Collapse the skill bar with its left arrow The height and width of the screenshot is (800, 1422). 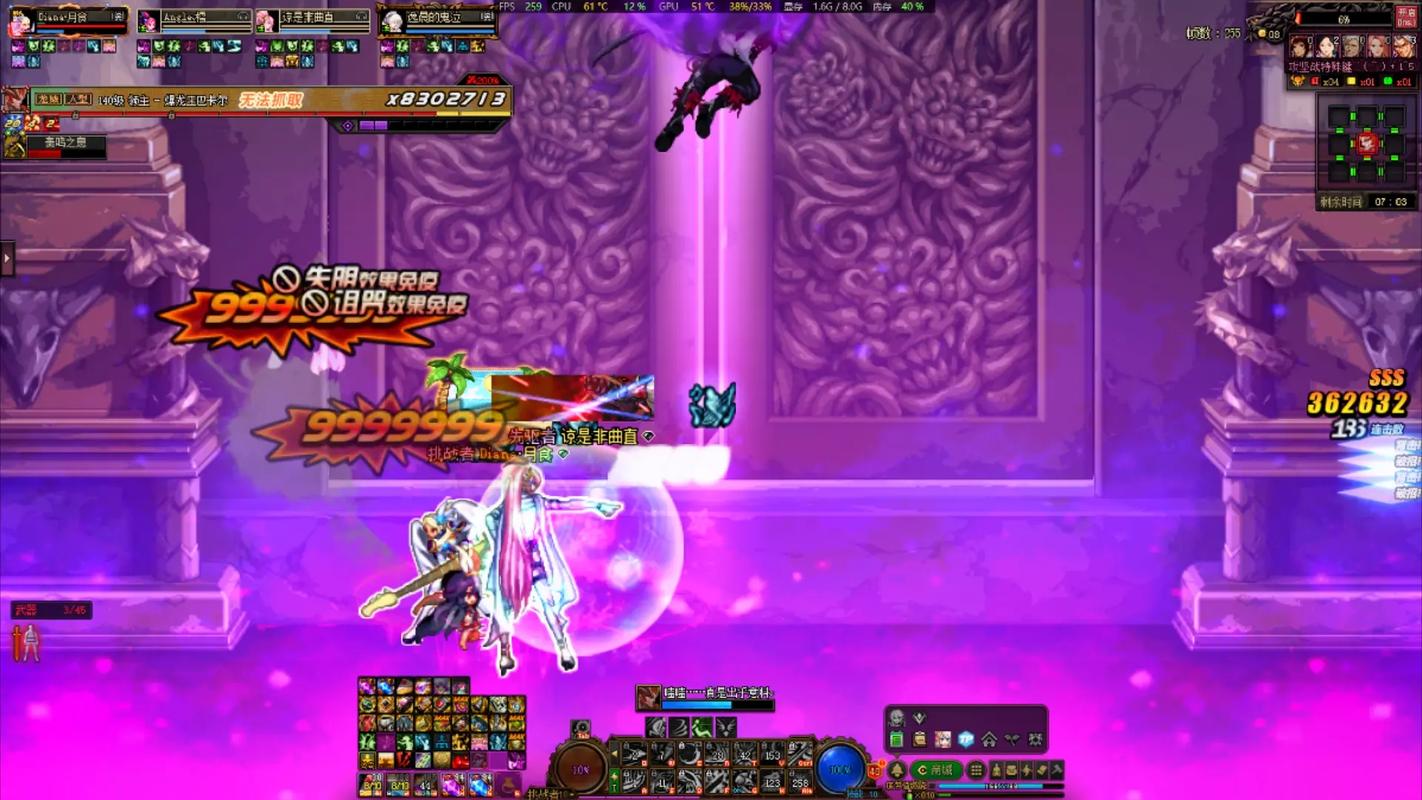point(614,754)
